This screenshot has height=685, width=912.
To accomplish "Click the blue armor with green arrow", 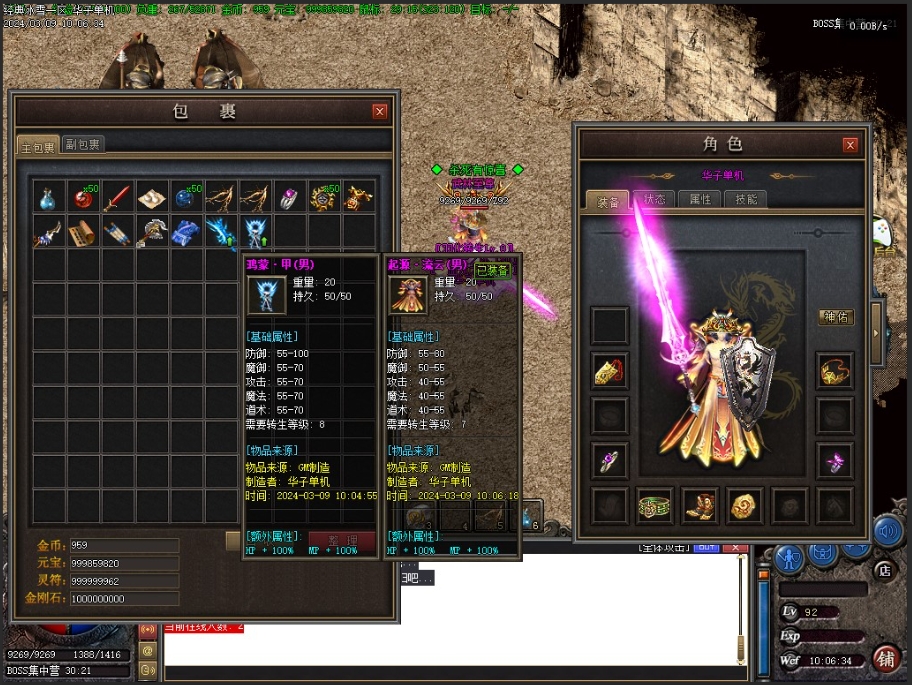I will [x=255, y=233].
